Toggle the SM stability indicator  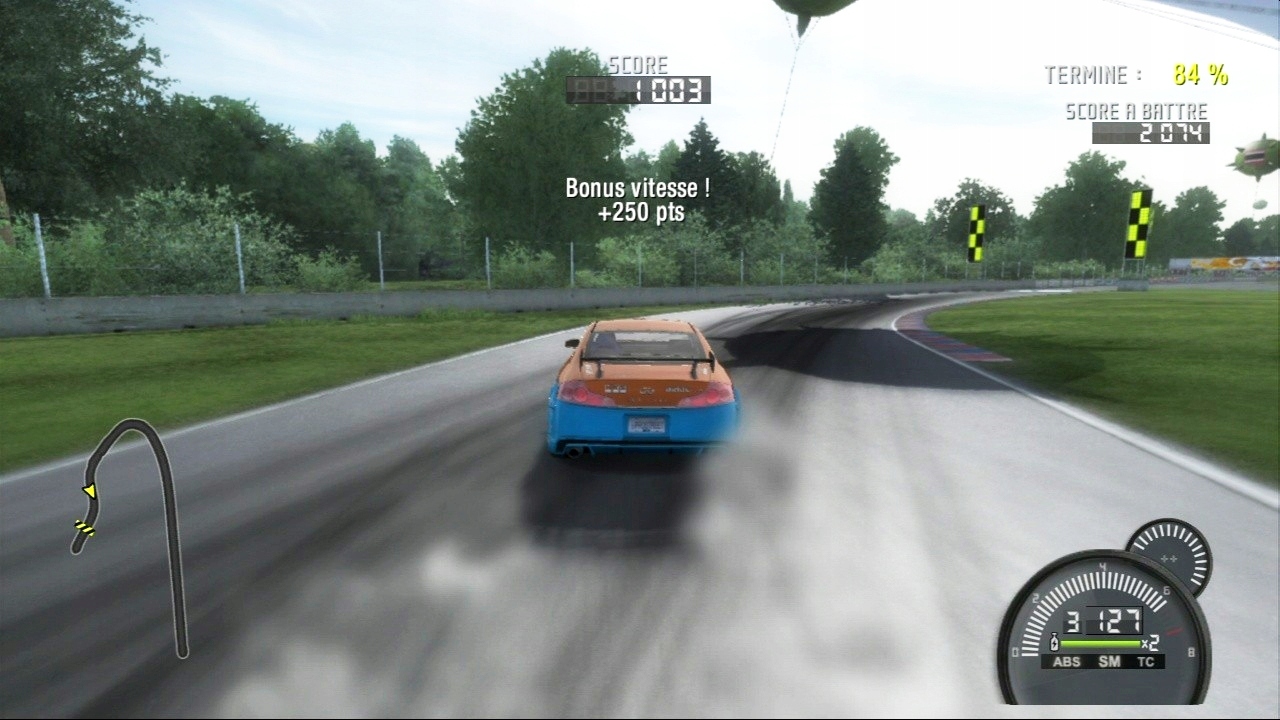point(1109,661)
